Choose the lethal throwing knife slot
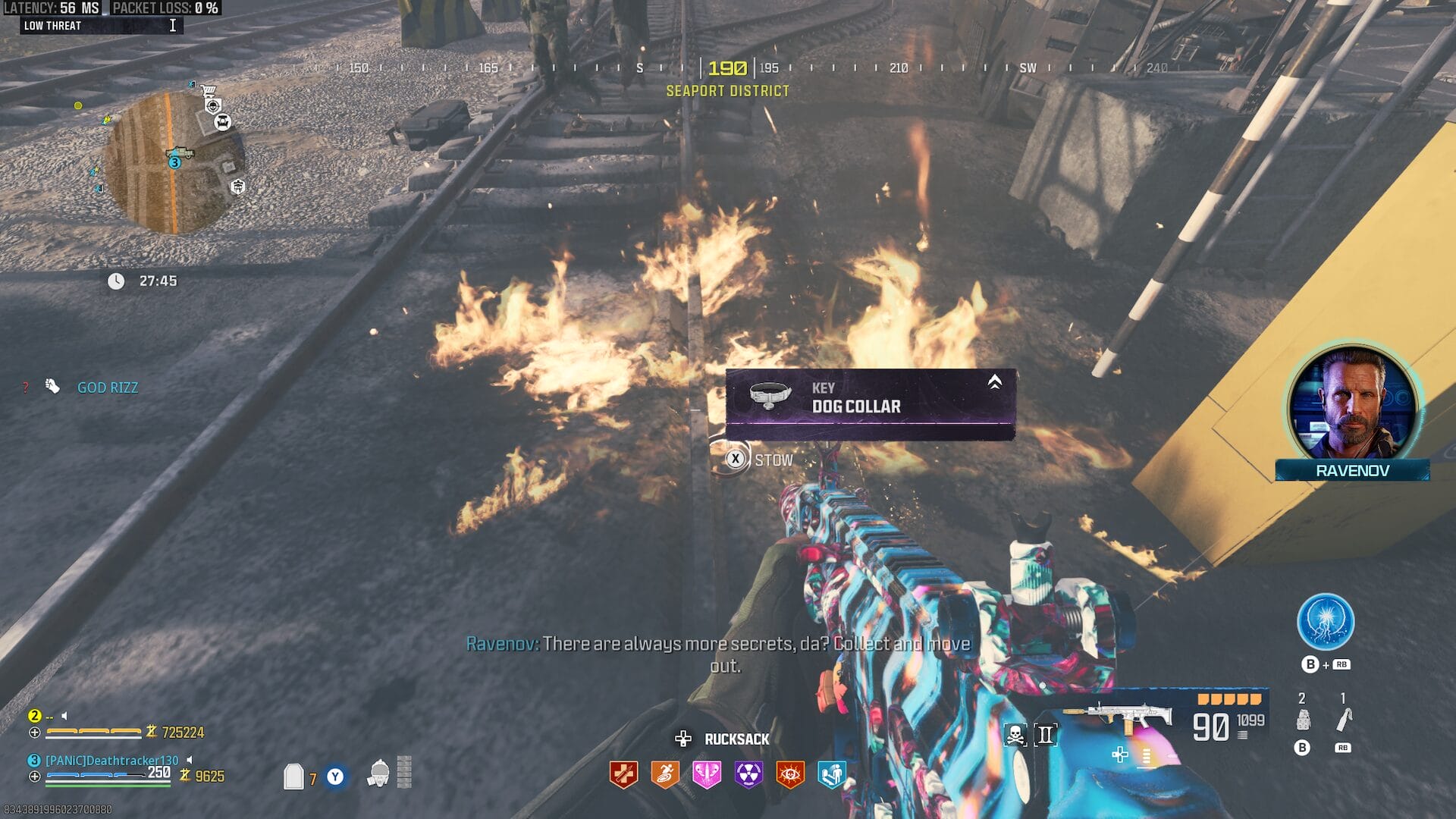This screenshot has height=819, width=1456. click(1343, 719)
